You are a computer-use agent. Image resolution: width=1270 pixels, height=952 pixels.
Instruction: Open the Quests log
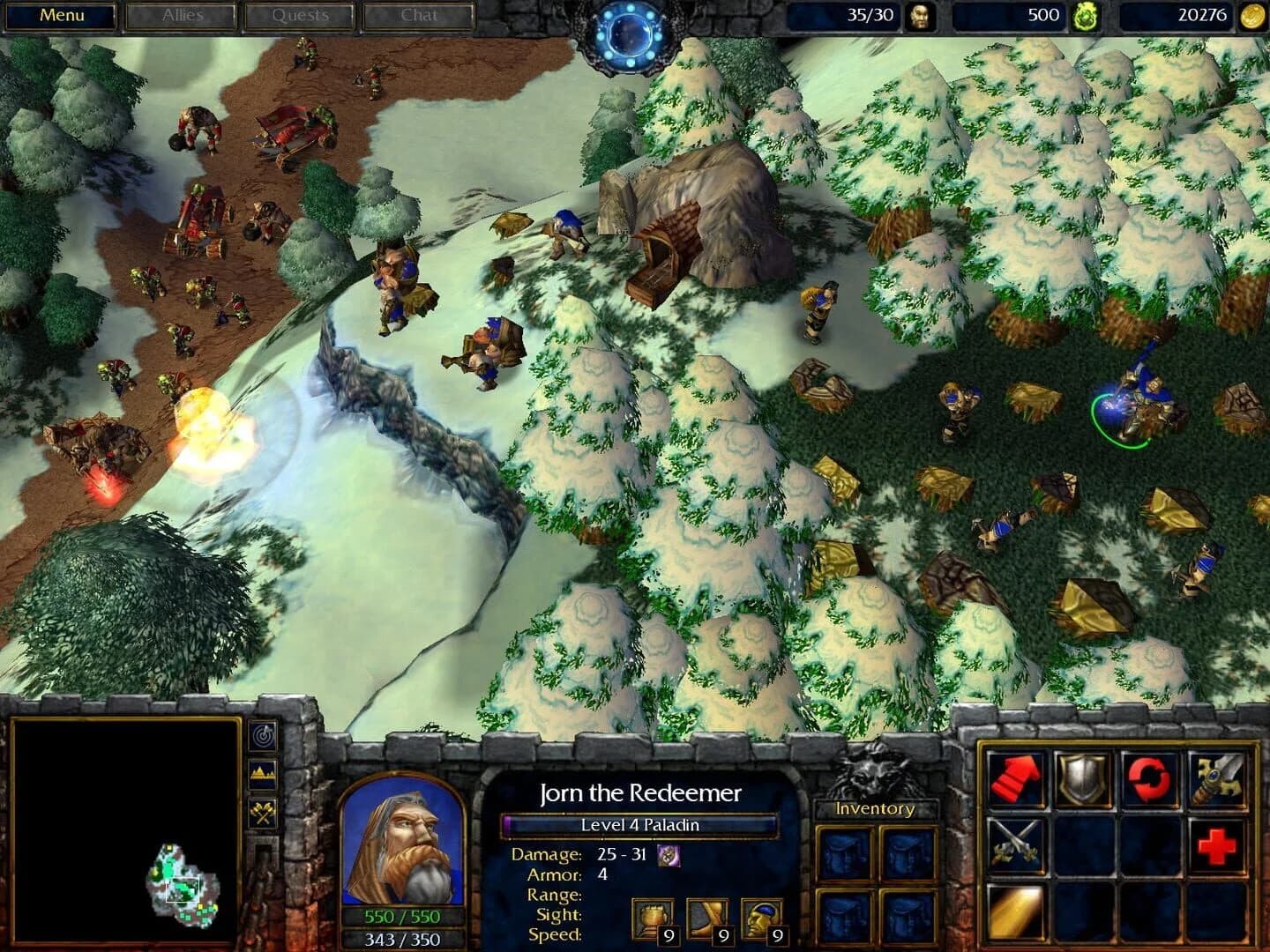(x=298, y=15)
